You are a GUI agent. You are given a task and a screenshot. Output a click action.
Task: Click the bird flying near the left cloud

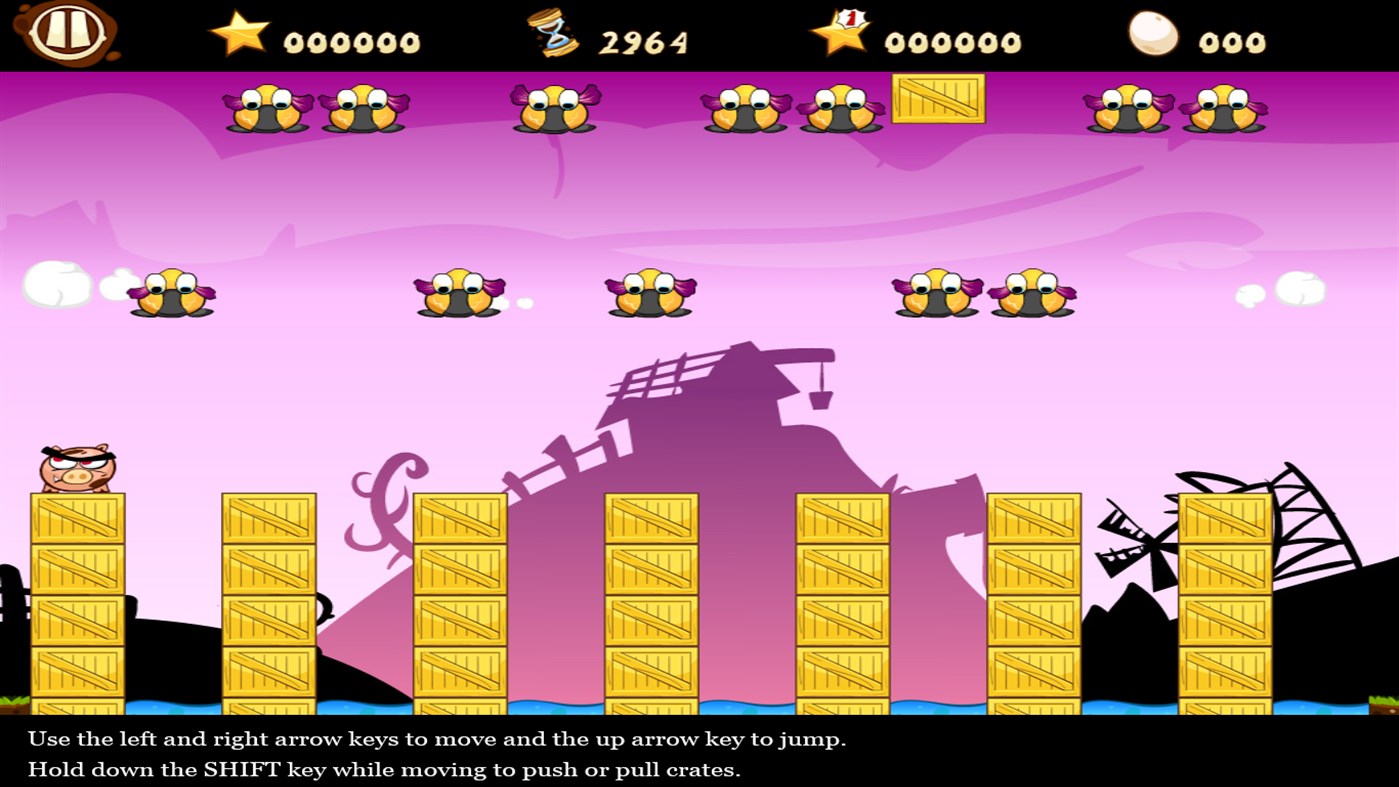coord(171,292)
